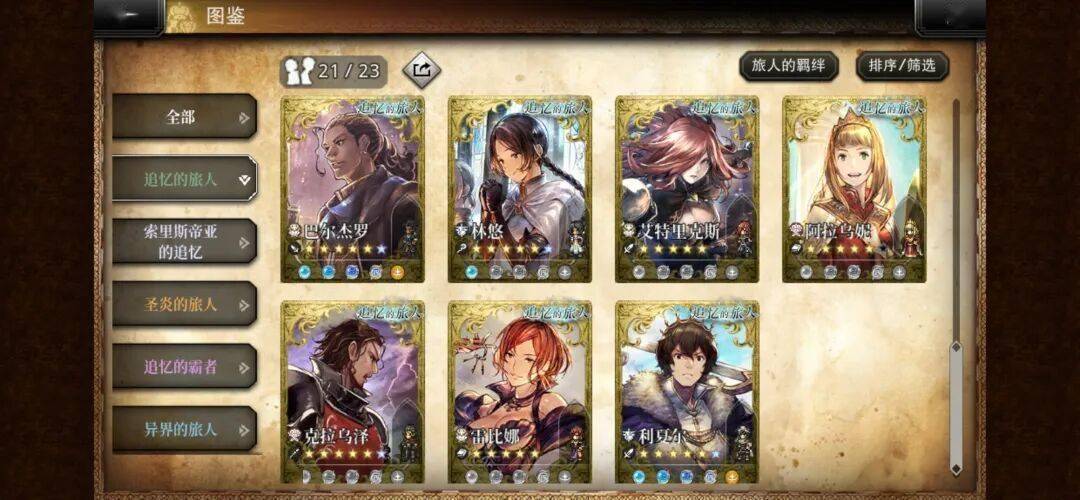View the 利克尔 character card
This screenshot has width=1080, height=500.
click(686, 392)
